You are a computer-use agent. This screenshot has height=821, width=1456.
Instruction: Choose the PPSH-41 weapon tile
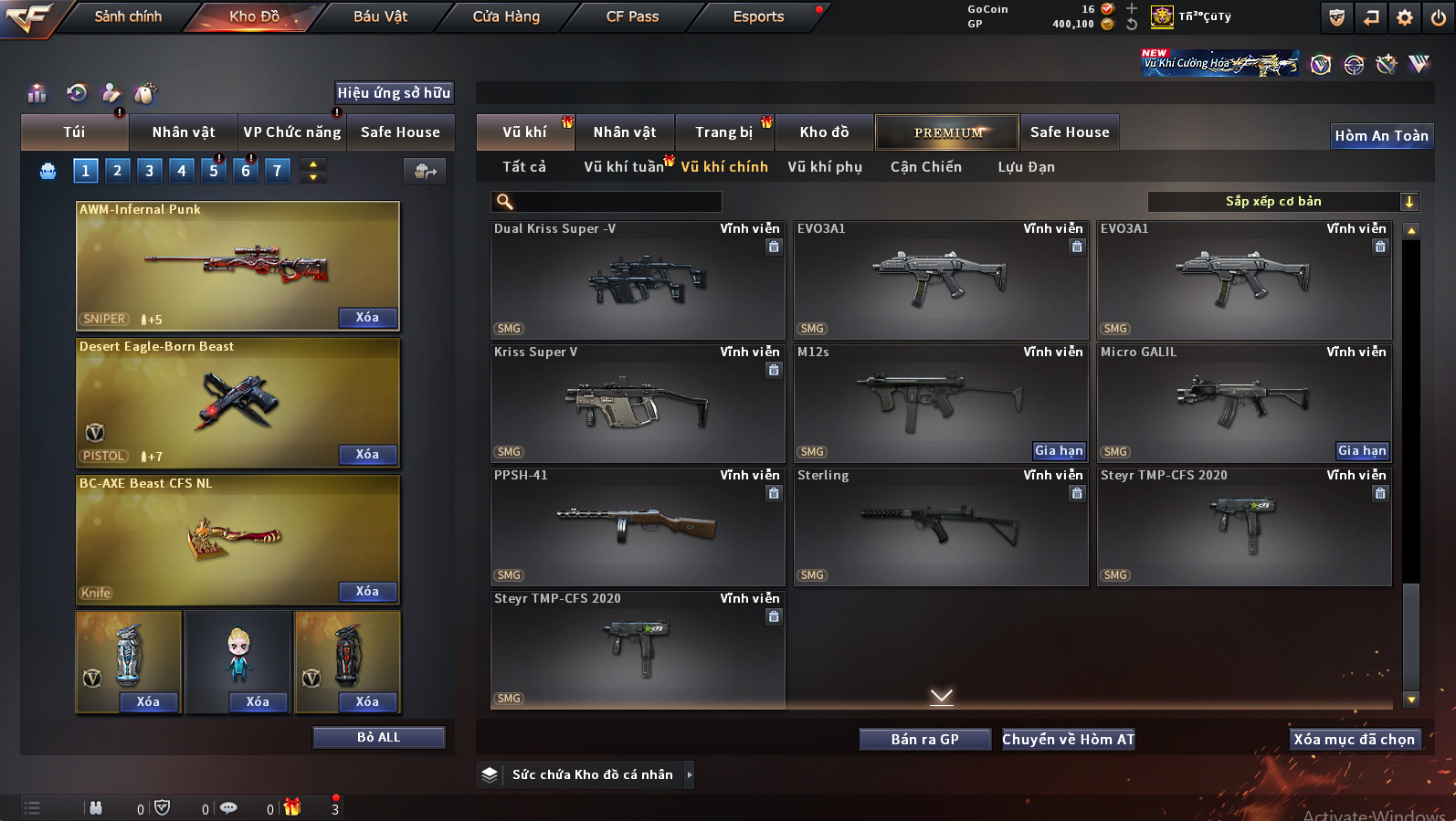(637, 527)
